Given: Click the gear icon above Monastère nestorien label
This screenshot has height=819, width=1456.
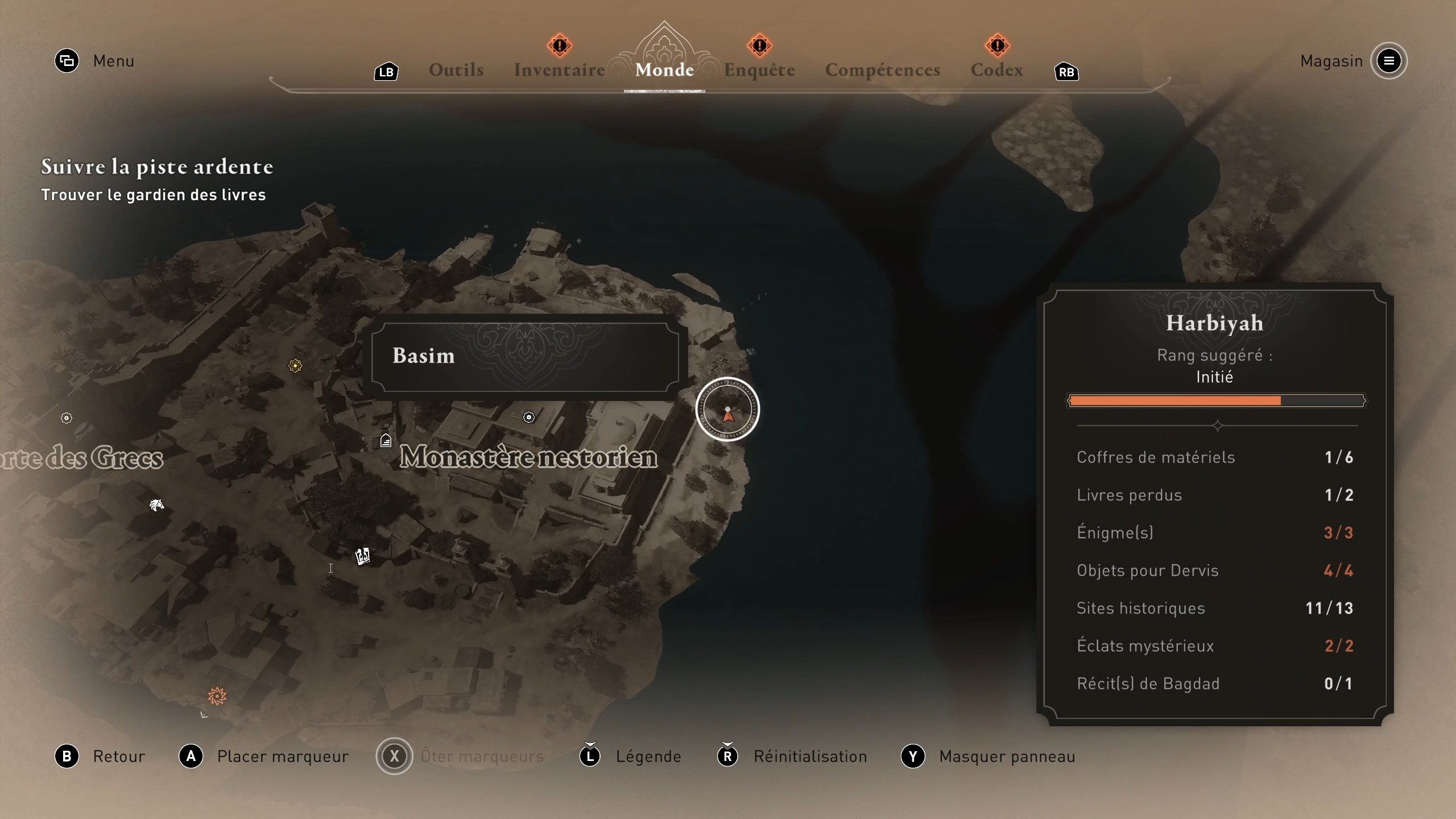Looking at the screenshot, I should [529, 417].
